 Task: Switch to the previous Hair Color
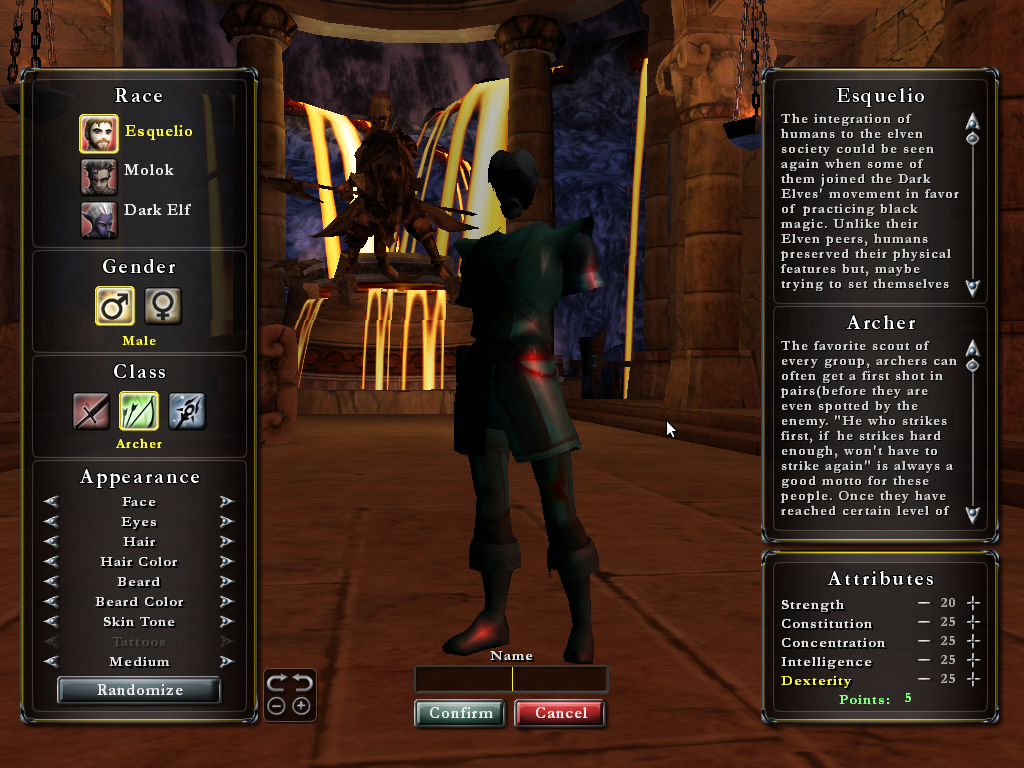pos(51,562)
